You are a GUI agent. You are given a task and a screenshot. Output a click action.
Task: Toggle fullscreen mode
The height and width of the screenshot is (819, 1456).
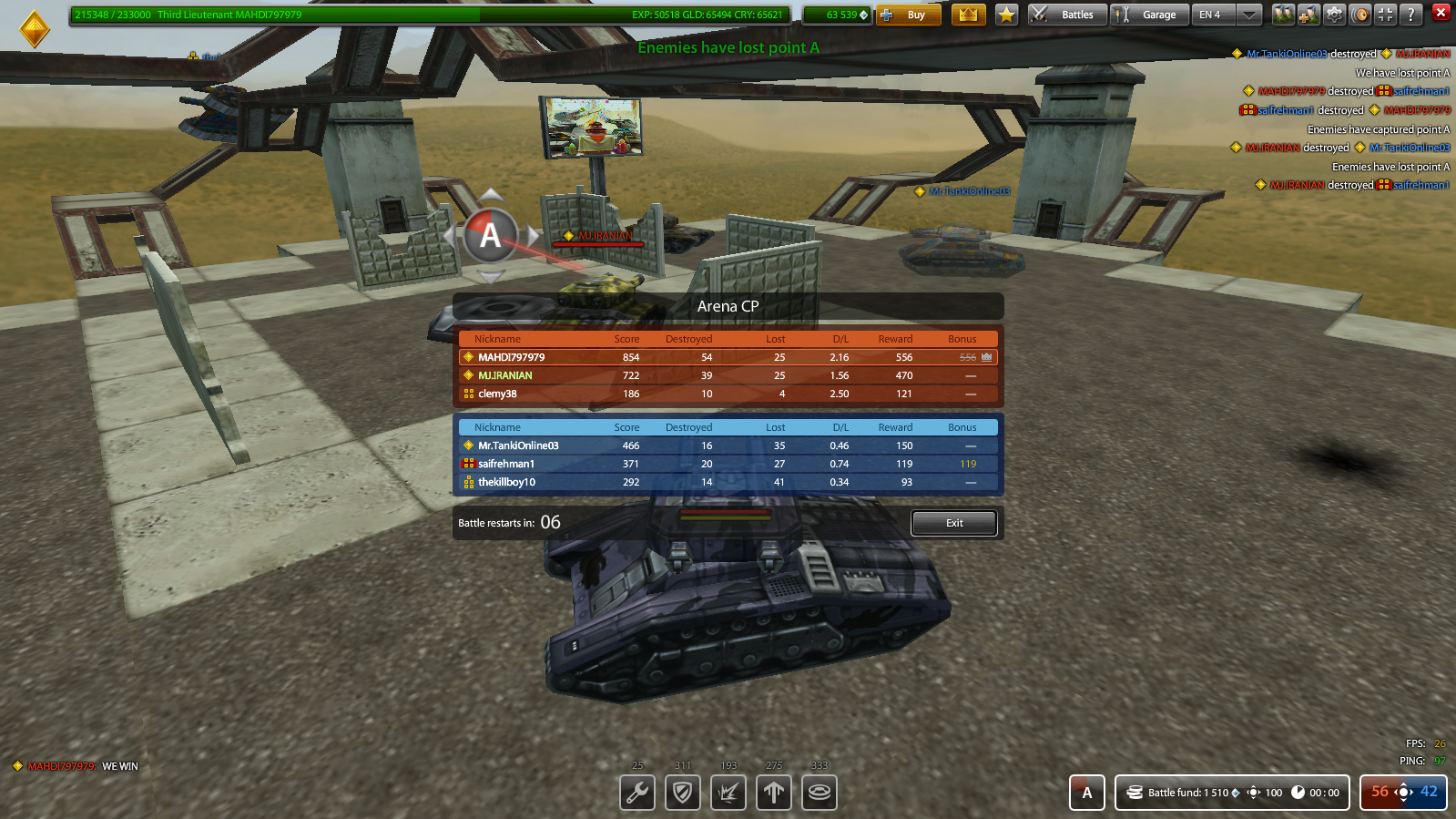click(1386, 15)
